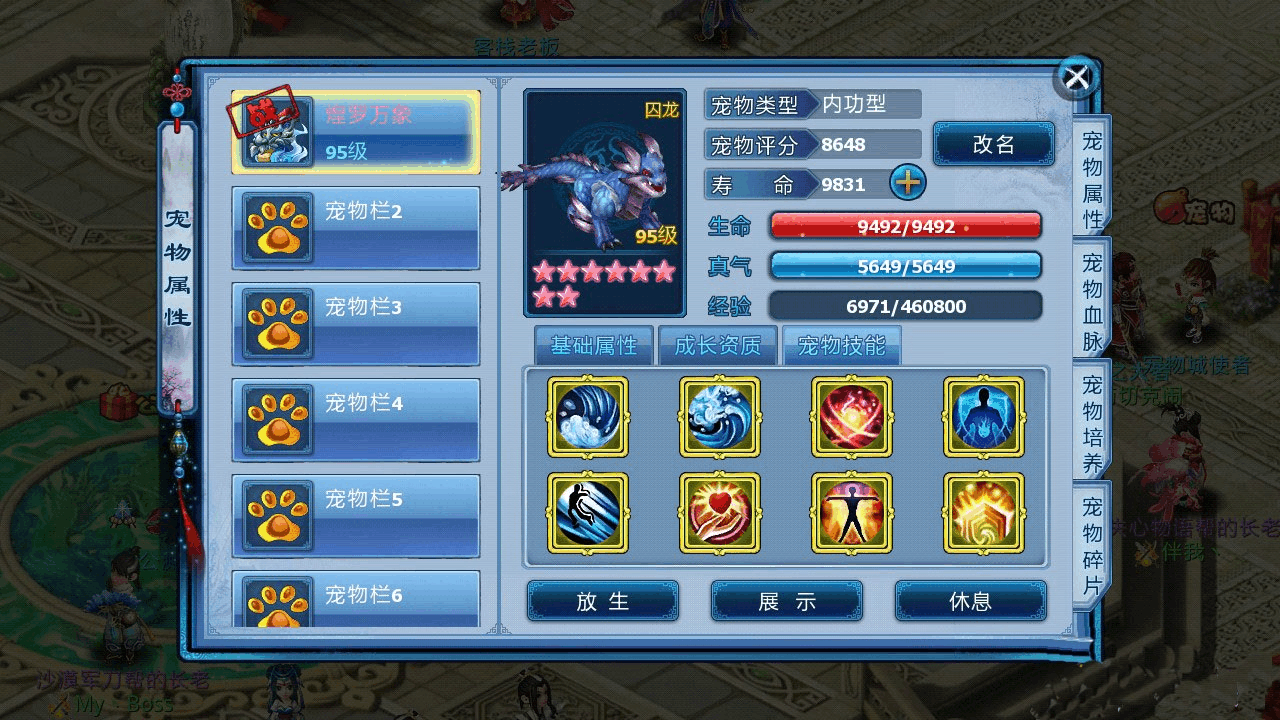Image resolution: width=1280 pixels, height=720 pixels.
Task: Add lifespan with the plus button
Action: (x=908, y=183)
